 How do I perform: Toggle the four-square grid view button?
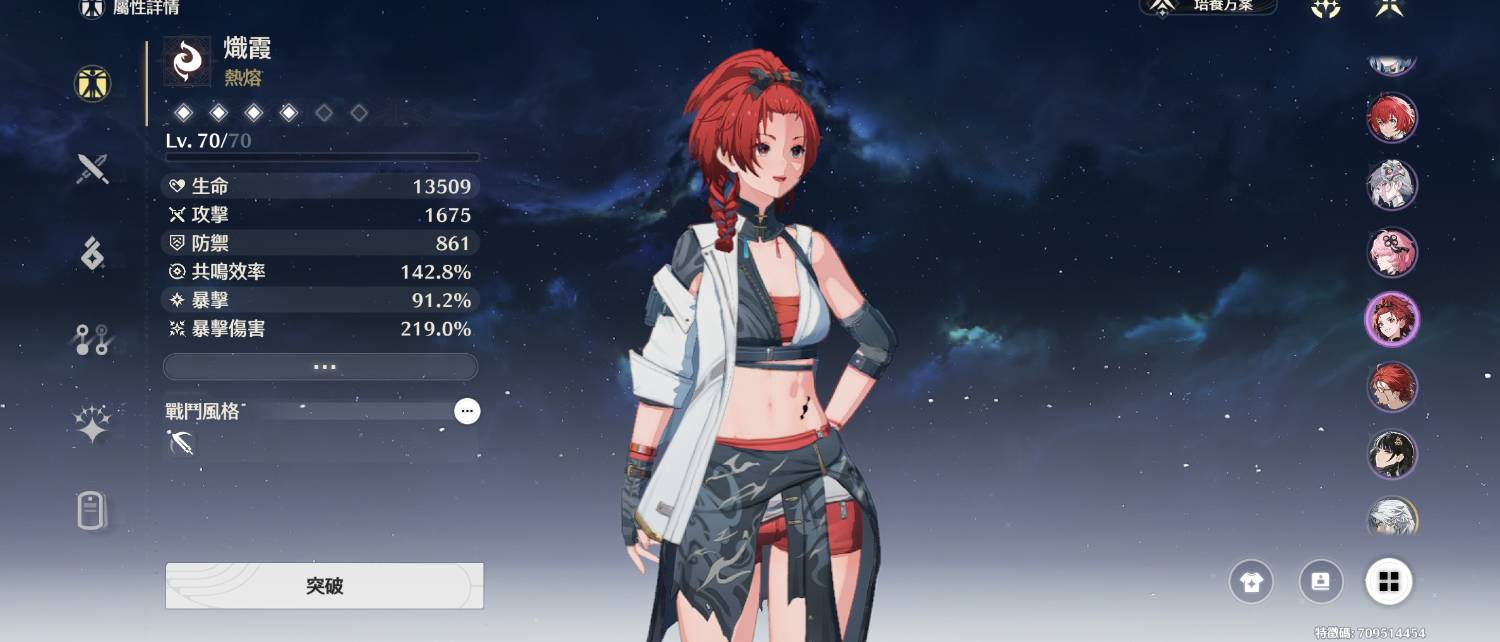[1389, 582]
